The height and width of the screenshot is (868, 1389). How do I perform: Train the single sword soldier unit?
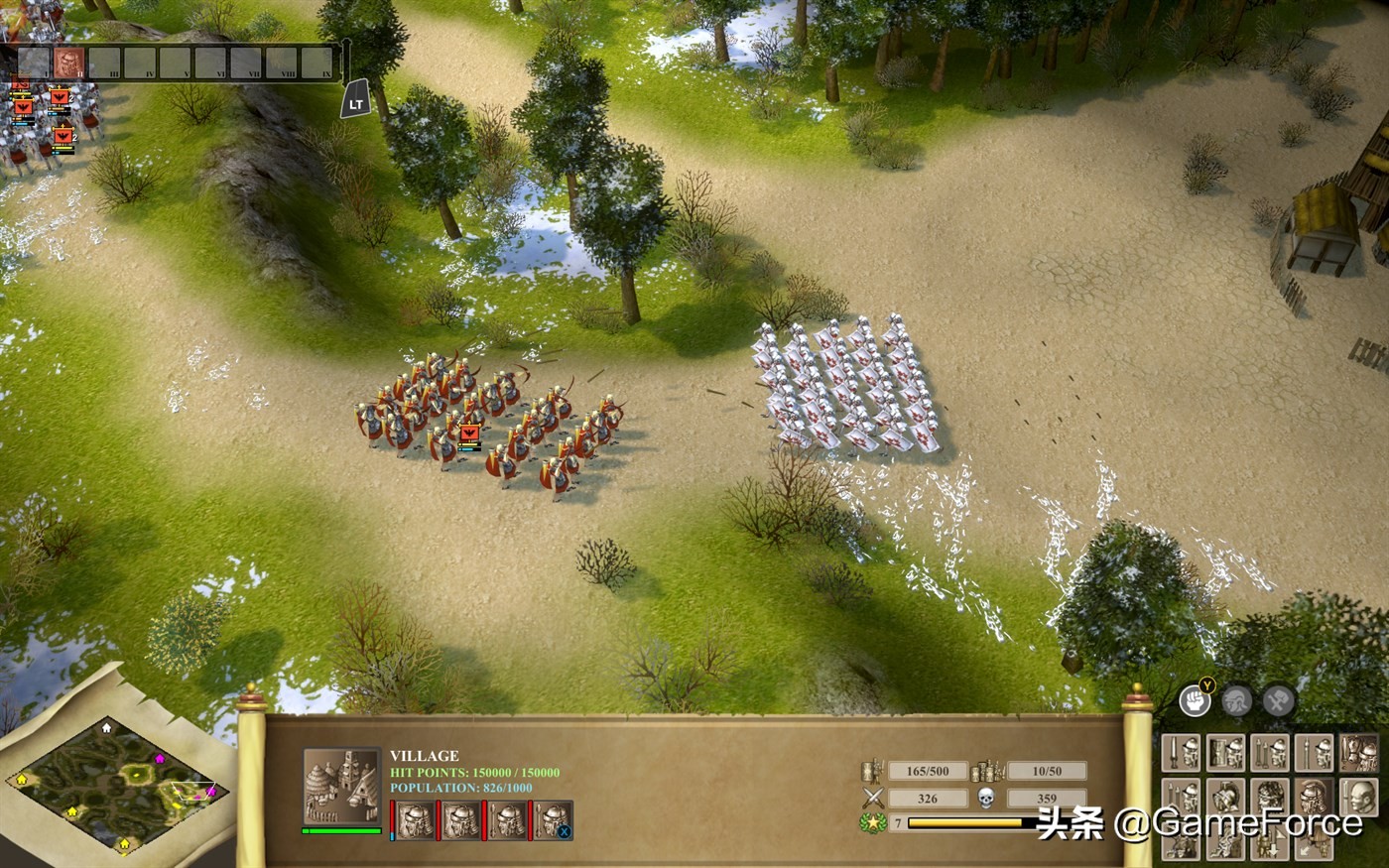[1181, 754]
